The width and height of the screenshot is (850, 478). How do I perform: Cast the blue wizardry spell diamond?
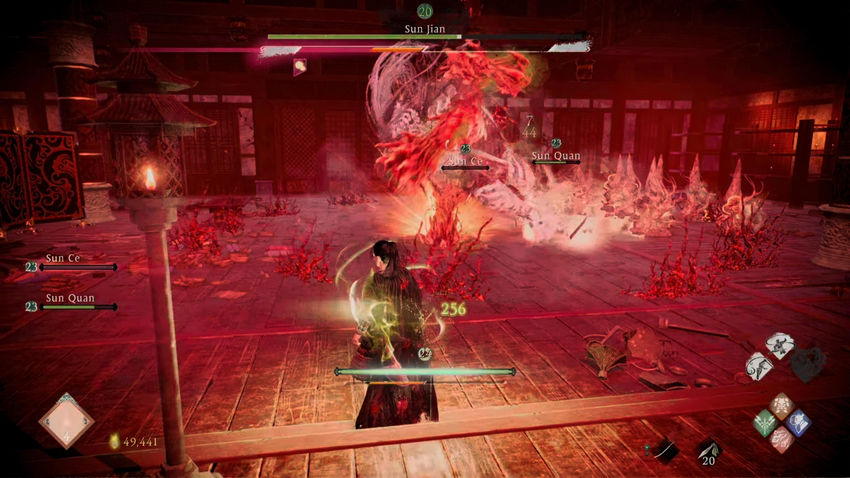pos(797,422)
